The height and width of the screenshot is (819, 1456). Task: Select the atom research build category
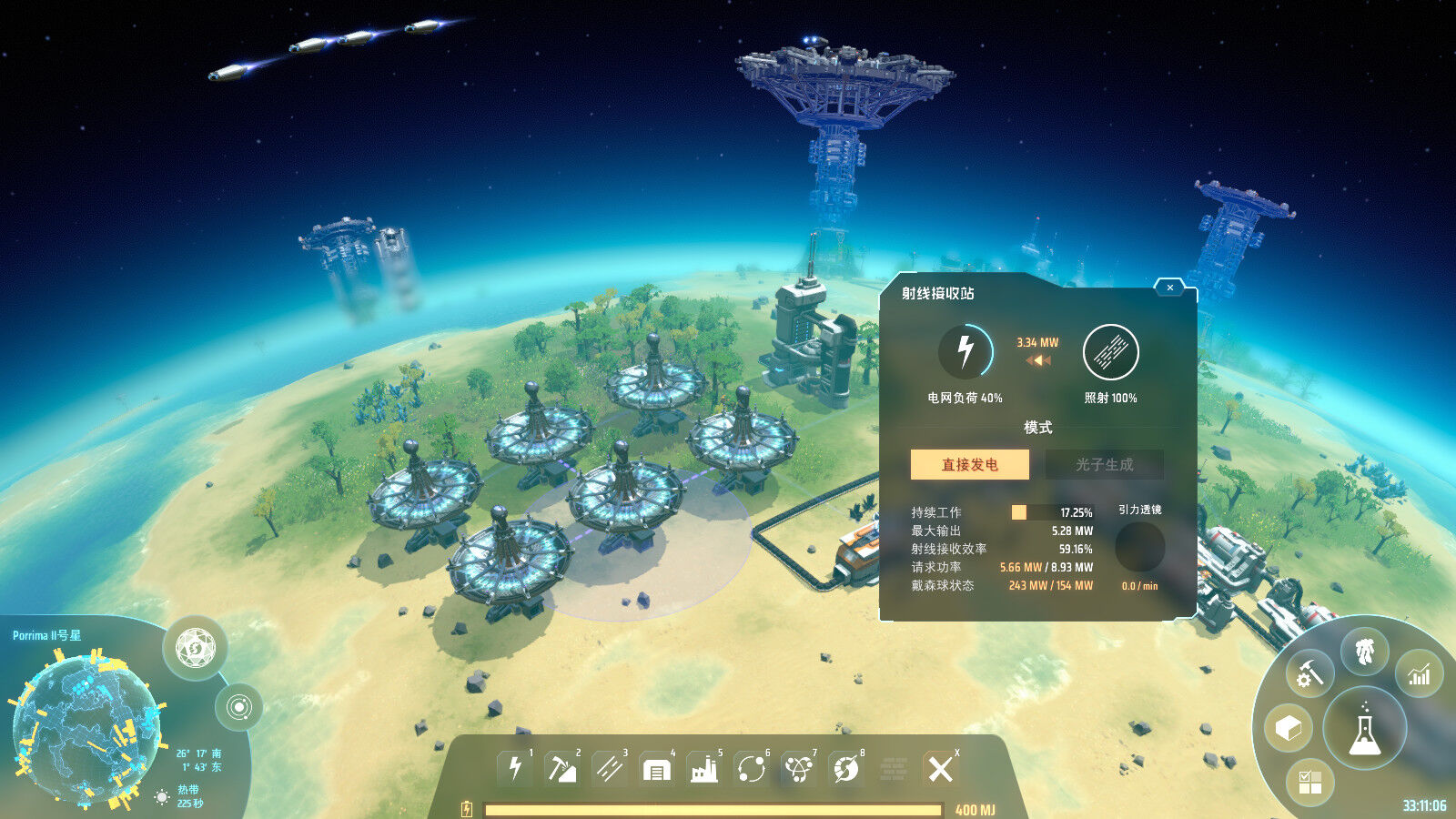(x=799, y=769)
